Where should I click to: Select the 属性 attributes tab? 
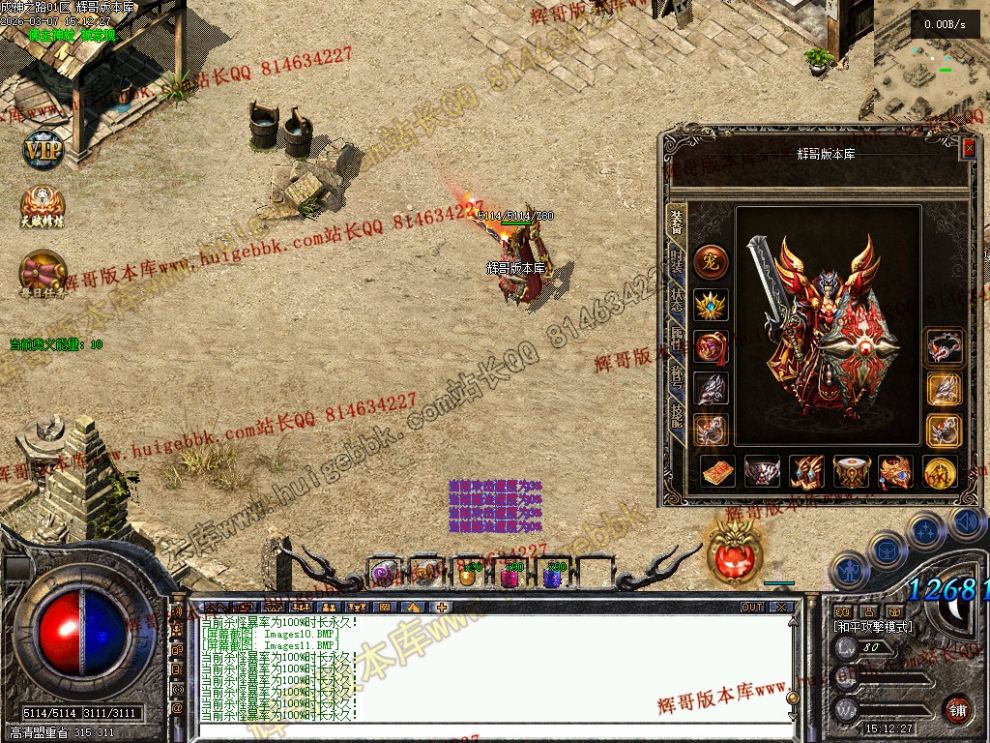pyautogui.click(x=677, y=345)
